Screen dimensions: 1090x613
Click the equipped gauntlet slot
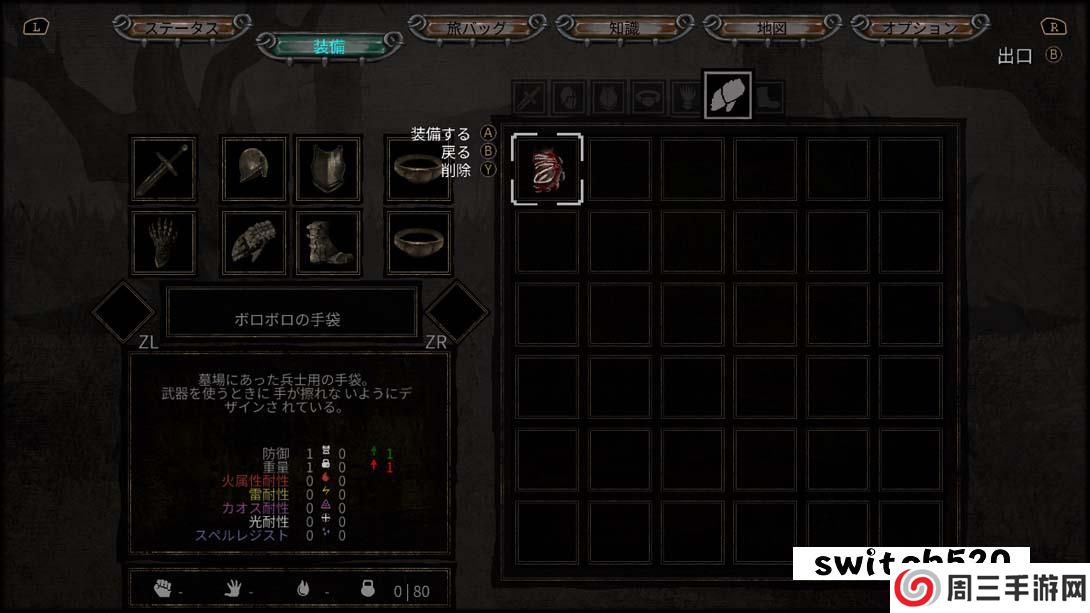pos(254,242)
